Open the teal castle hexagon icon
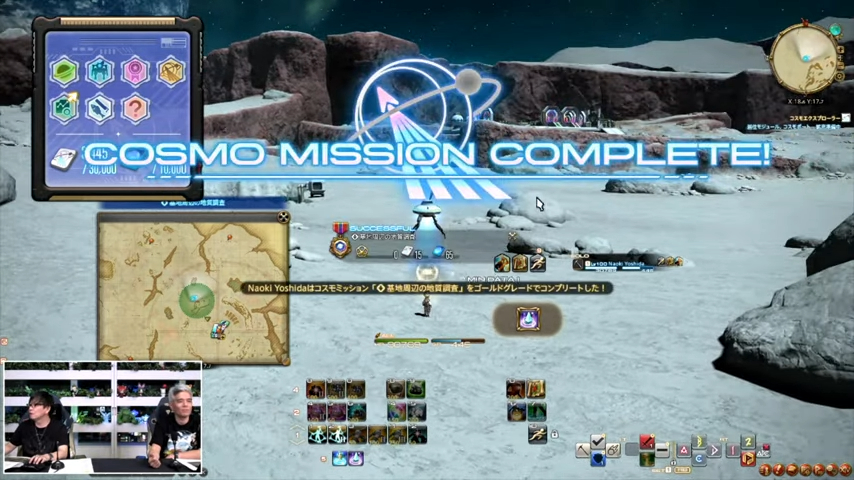This screenshot has height=480, width=854. (100, 71)
